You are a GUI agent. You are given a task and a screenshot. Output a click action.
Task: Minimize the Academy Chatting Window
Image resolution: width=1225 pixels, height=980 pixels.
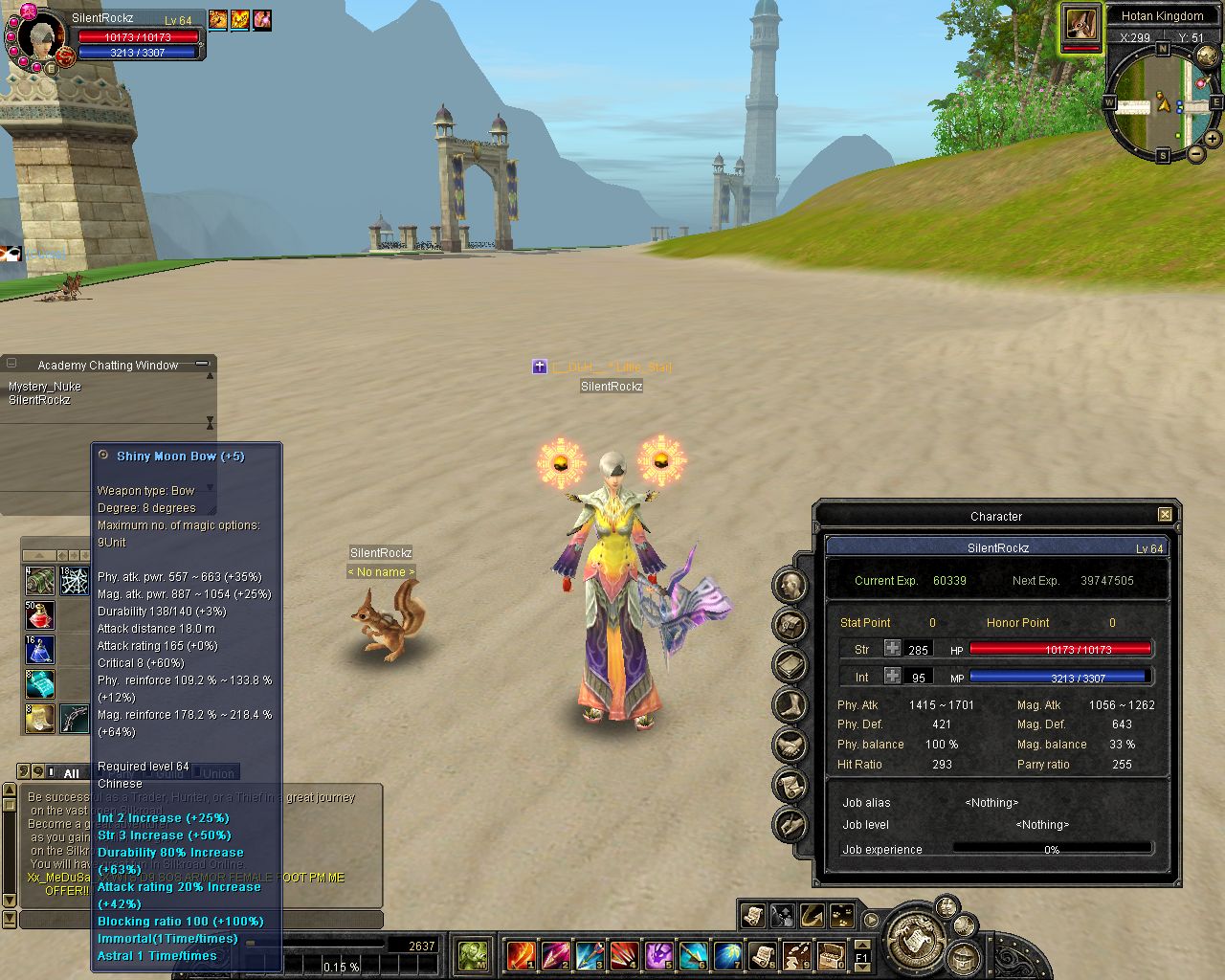tap(202, 365)
